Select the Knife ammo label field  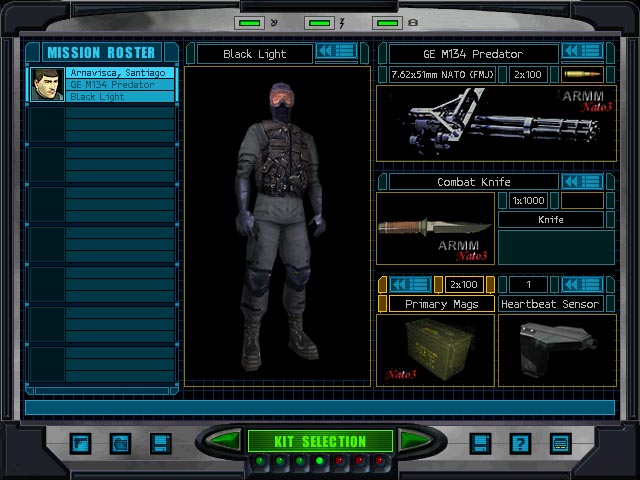[551, 219]
